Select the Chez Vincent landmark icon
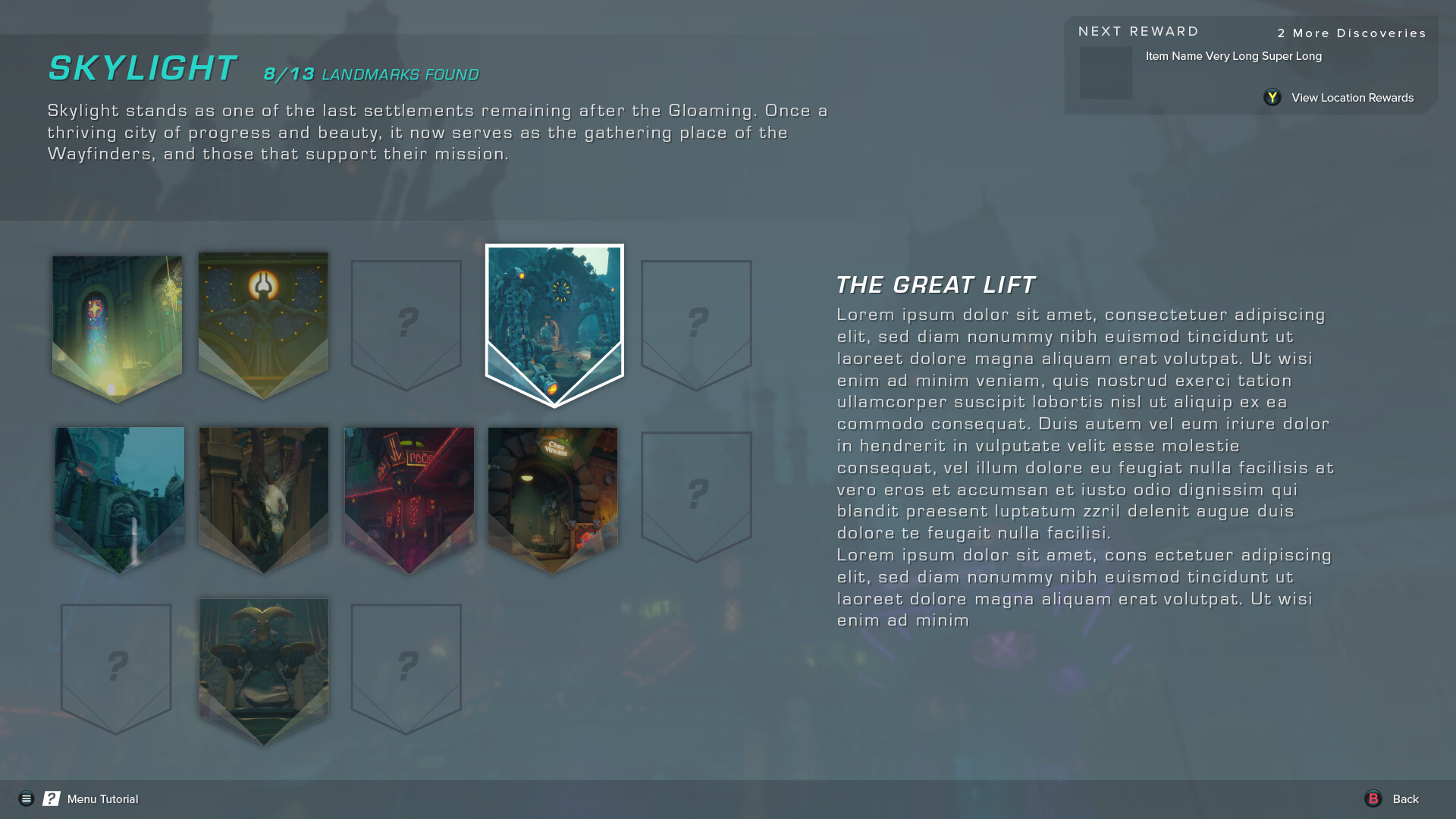The image size is (1456, 819). coord(552,493)
